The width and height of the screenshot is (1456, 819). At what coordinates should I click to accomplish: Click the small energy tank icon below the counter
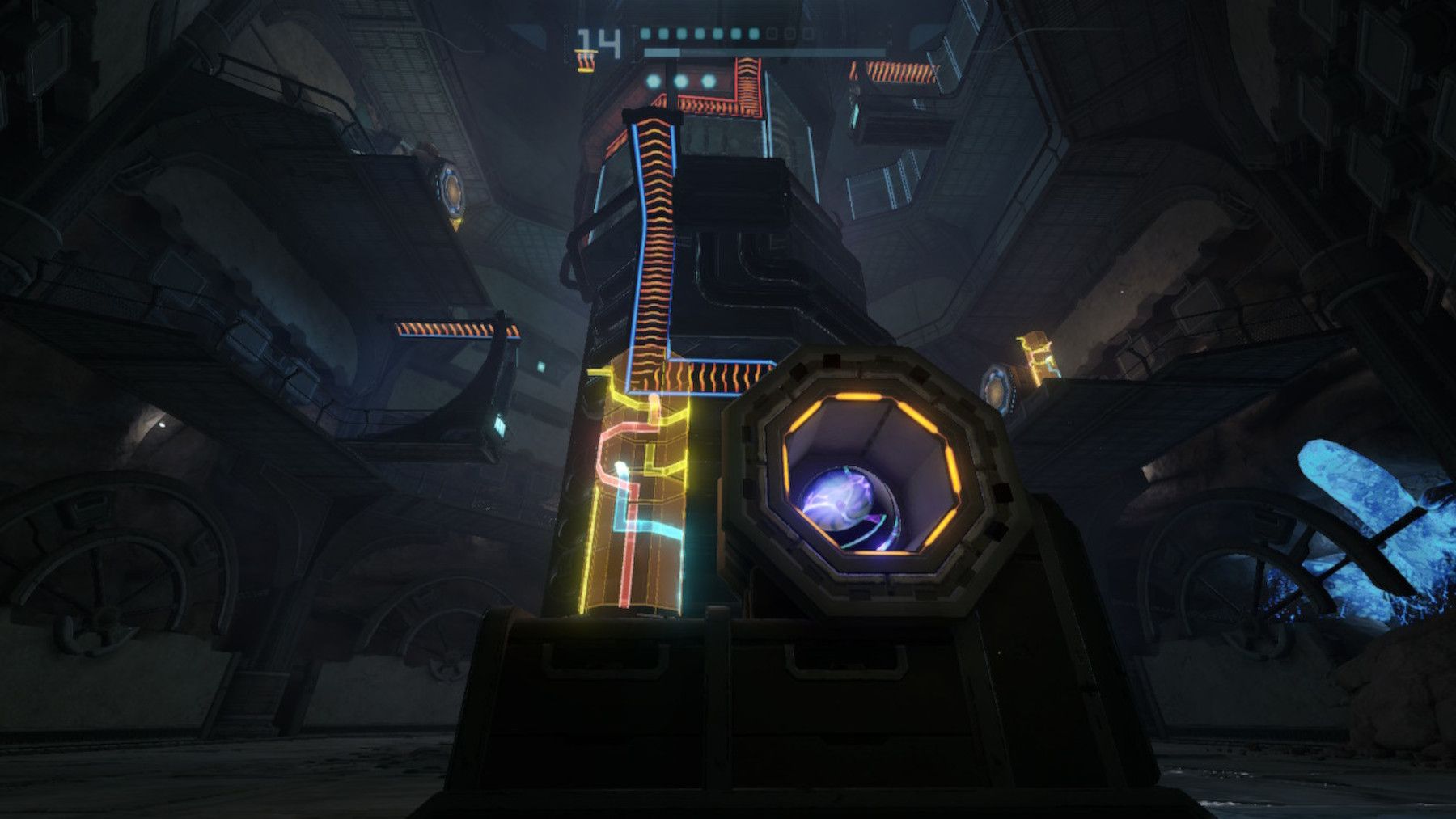click(584, 61)
